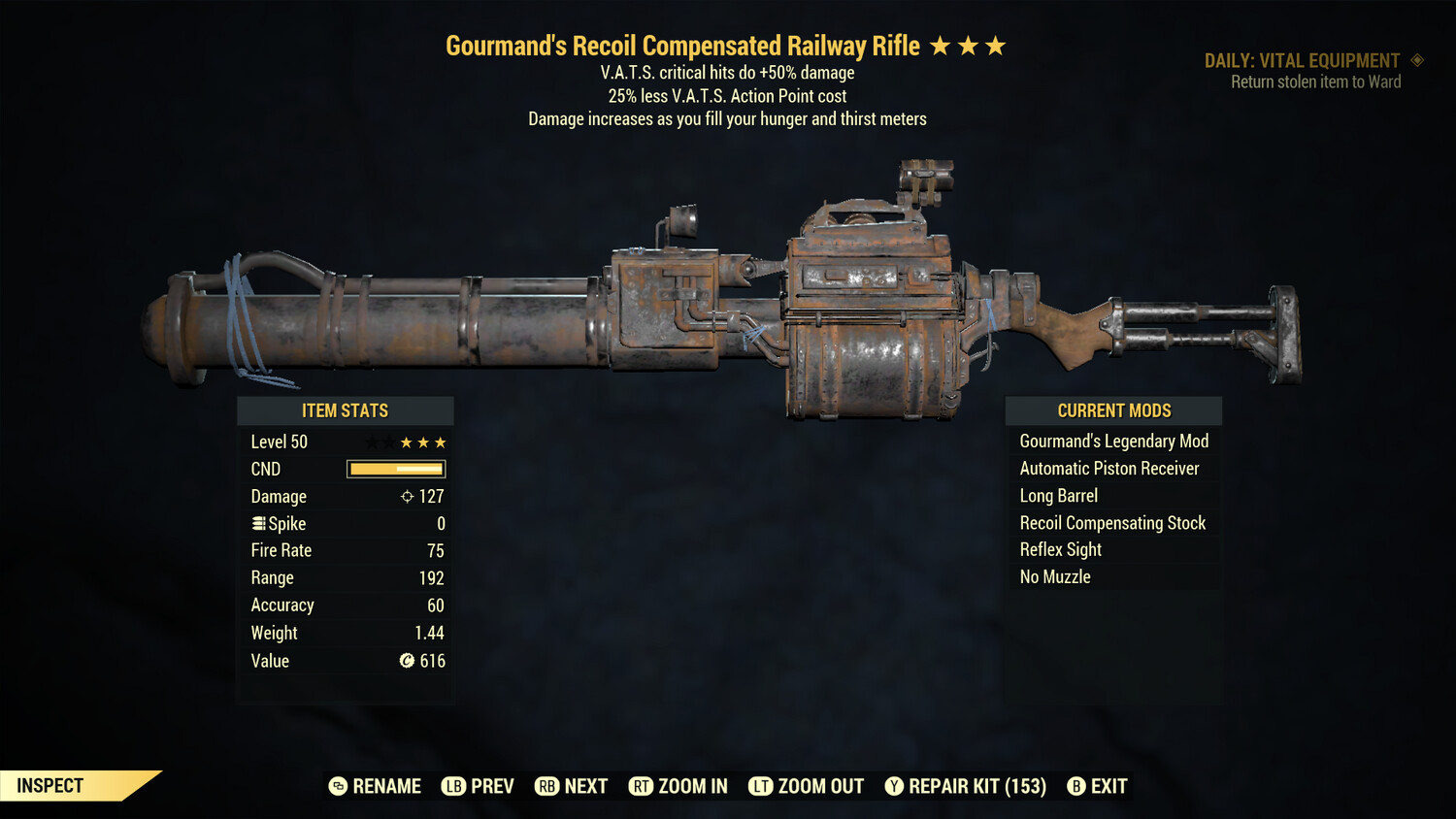Use a Repair Kit on the rifle
The height and width of the screenshot is (819, 1456).
[966, 786]
